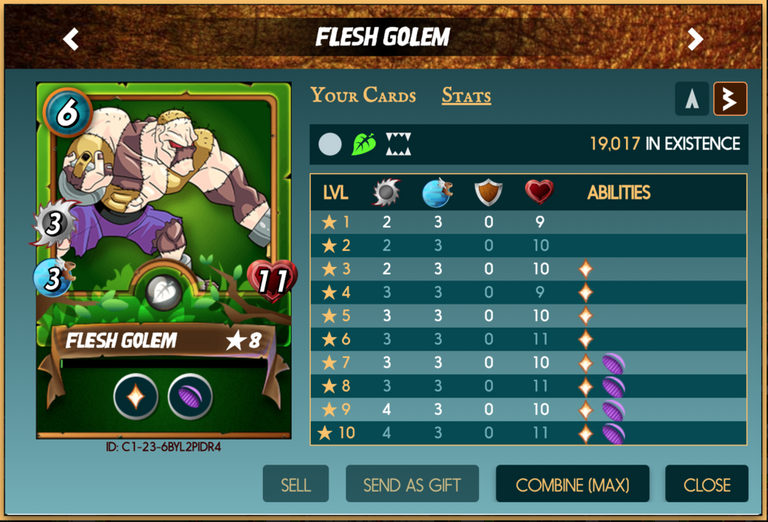The width and height of the screenshot is (768, 522).
Task: Click the grey circle rarity icon
Action: (x=330, y=145)
